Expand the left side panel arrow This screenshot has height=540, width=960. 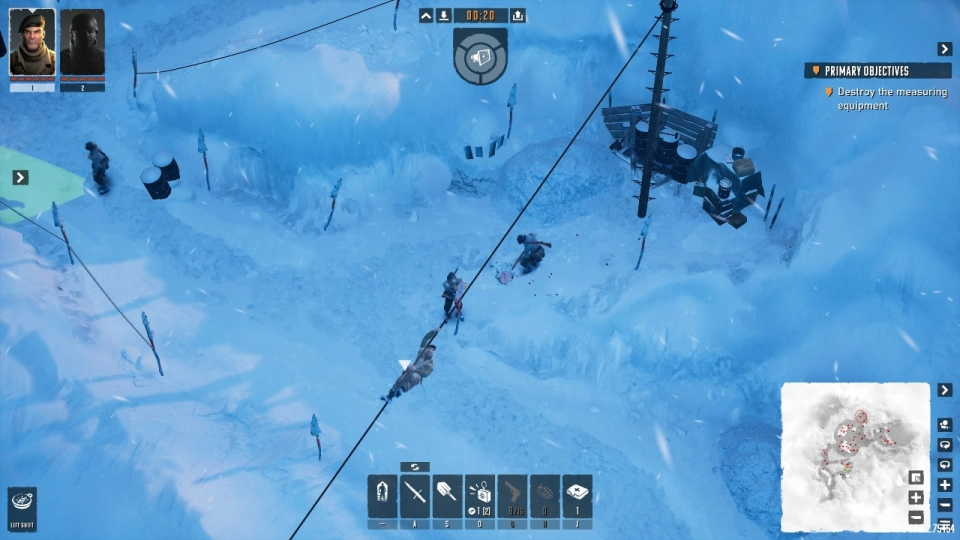(x=20, y=177)
